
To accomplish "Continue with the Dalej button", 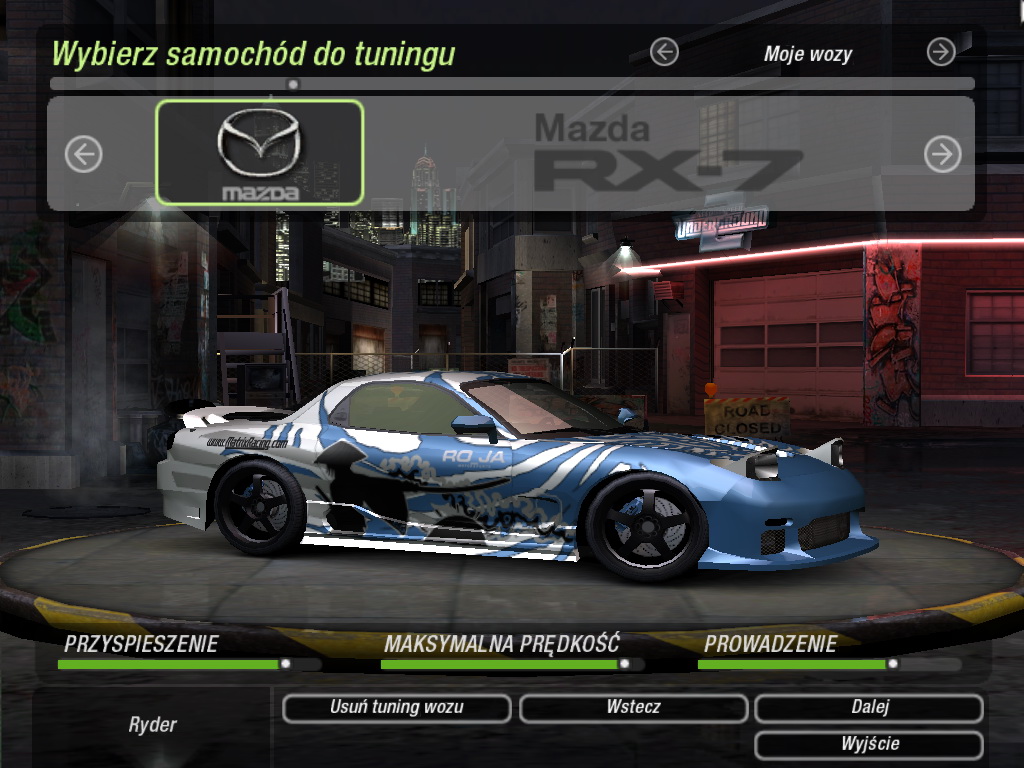I will [x=869, y=708].
